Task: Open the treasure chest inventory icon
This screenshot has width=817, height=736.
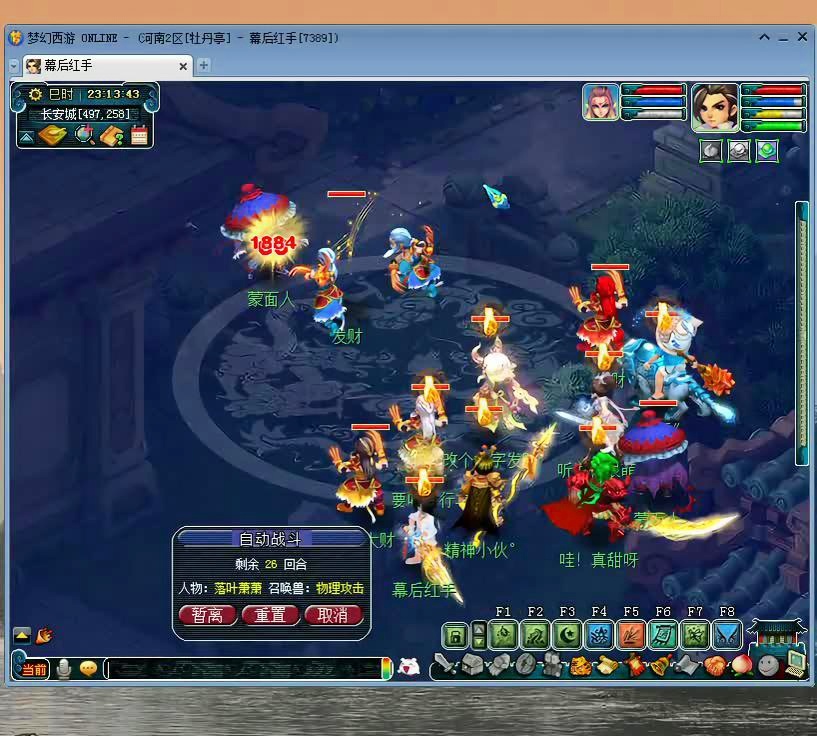Action: point(472,665)
